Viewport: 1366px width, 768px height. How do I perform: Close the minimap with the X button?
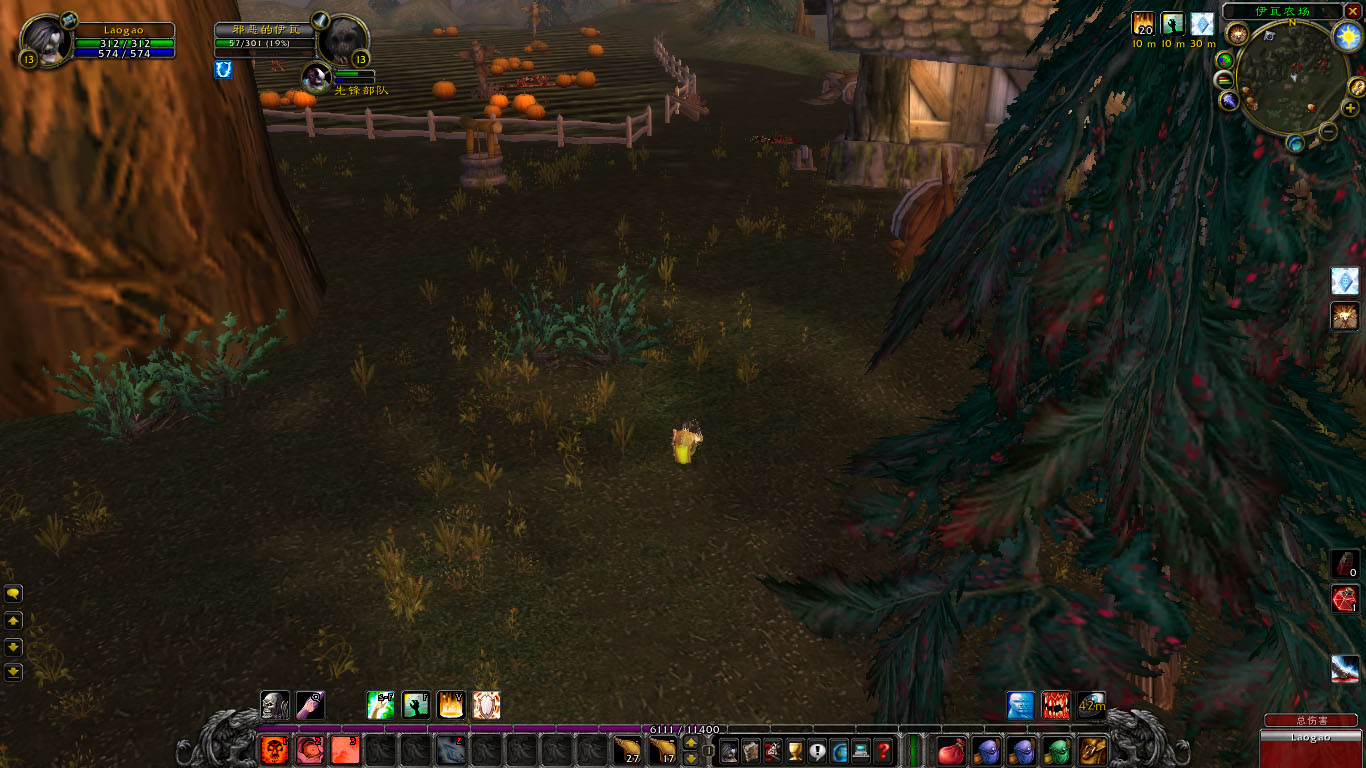point(1352,11)
